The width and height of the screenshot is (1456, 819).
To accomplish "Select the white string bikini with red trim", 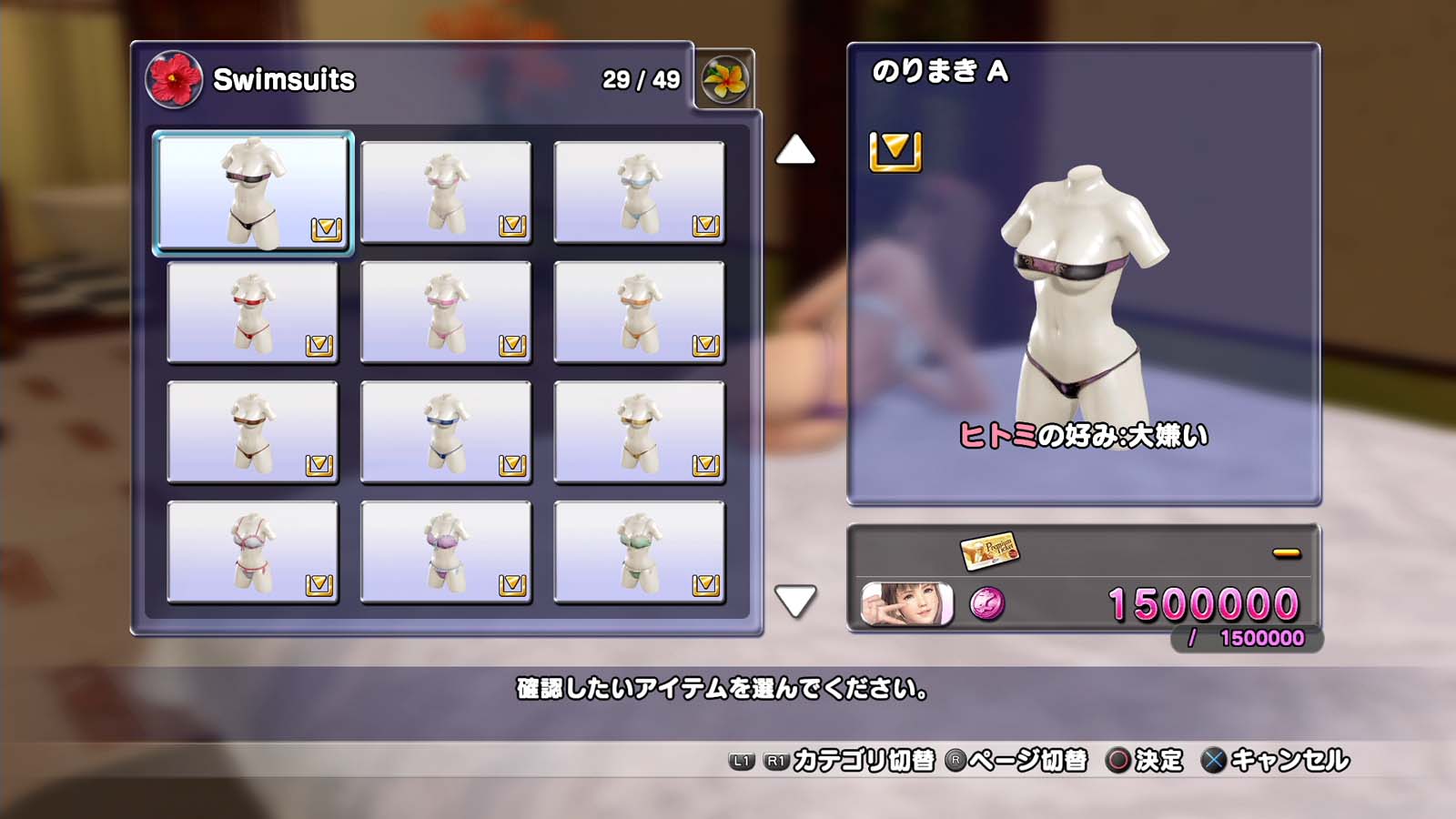I will point(253,552).
